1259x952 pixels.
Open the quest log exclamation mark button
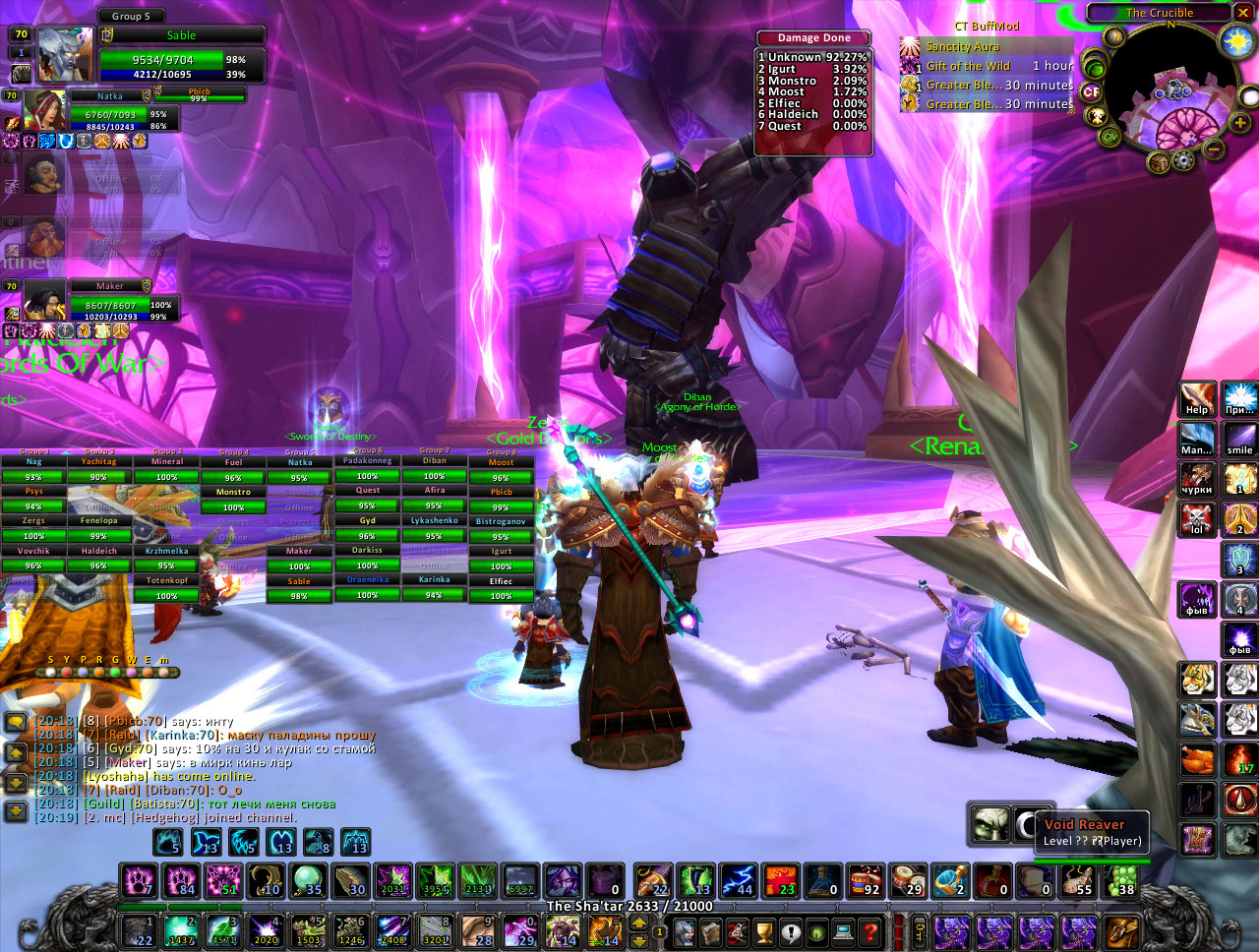tap(791, 930)
